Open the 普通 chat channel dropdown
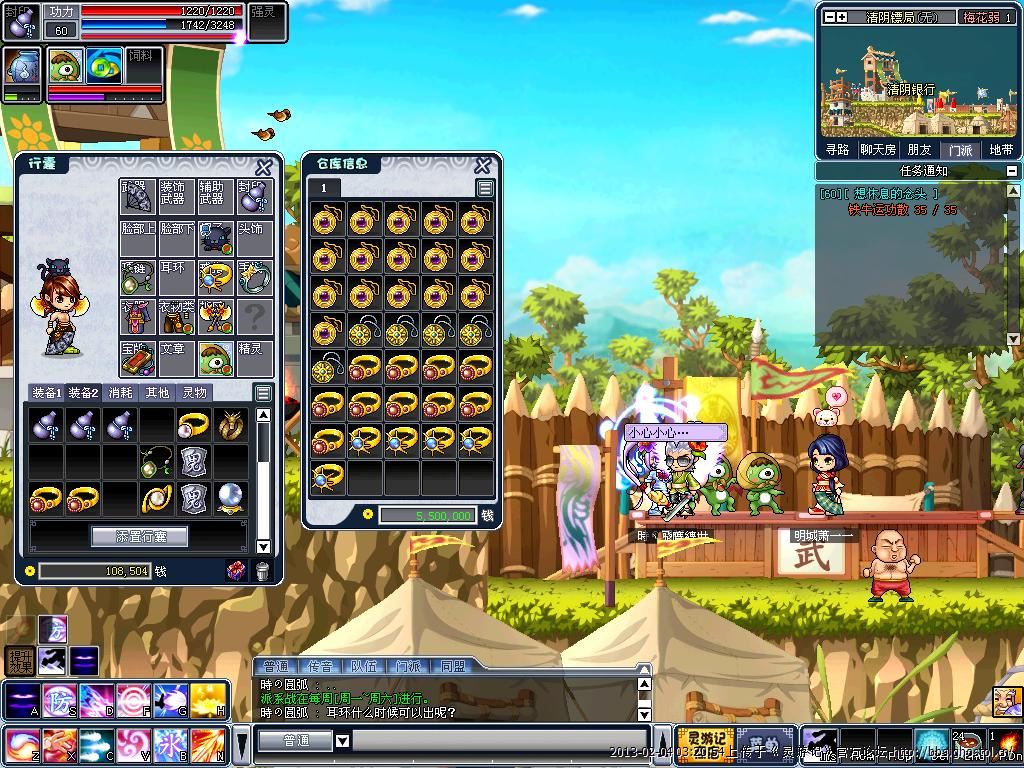The image size is (1024, 768). (x=342, y=741)
